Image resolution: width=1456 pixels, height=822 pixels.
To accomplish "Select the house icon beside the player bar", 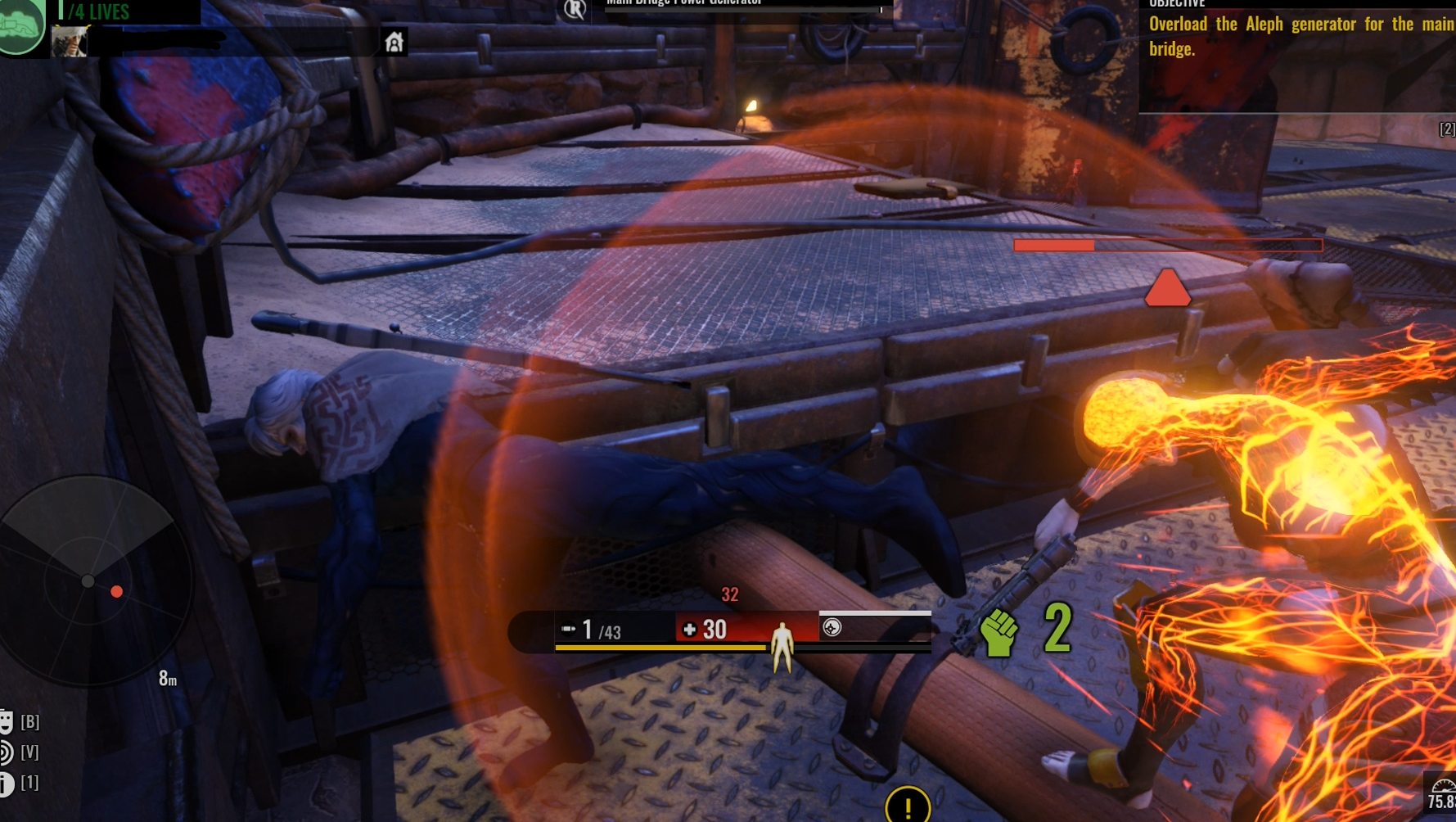I will (x=394, y=42).
